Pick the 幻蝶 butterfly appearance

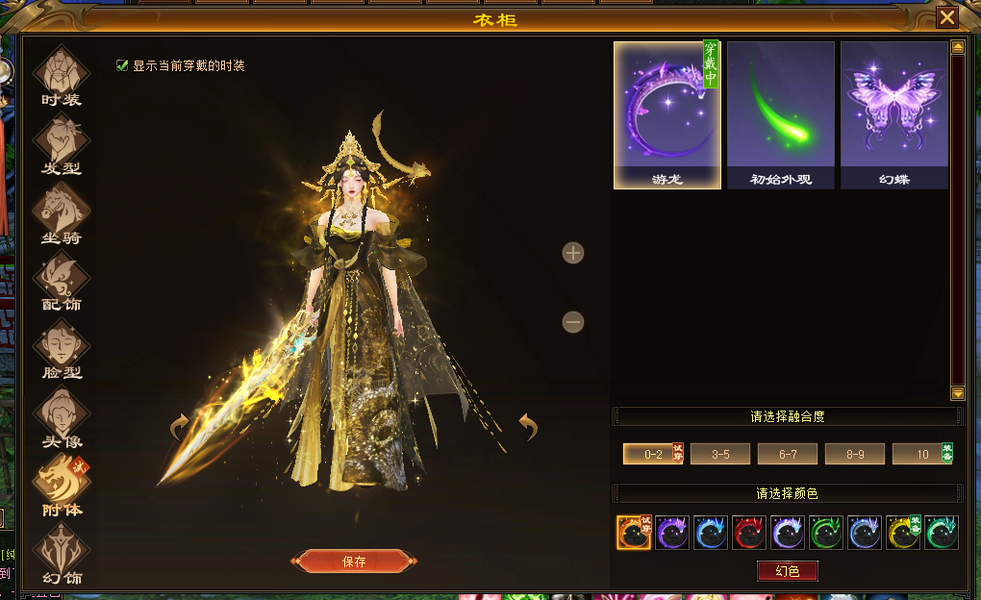[894, 115]
